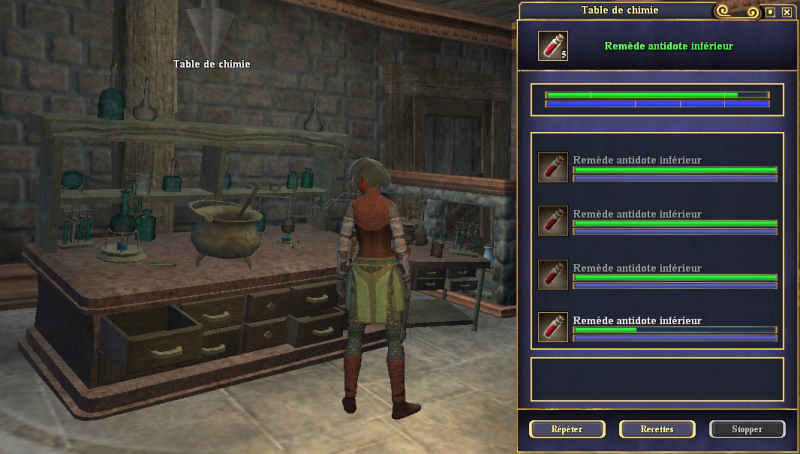The width and height of the screenshot is (800, 454).
Task: Stop crafting with the Stopper button
Action: tap(747, 429)
